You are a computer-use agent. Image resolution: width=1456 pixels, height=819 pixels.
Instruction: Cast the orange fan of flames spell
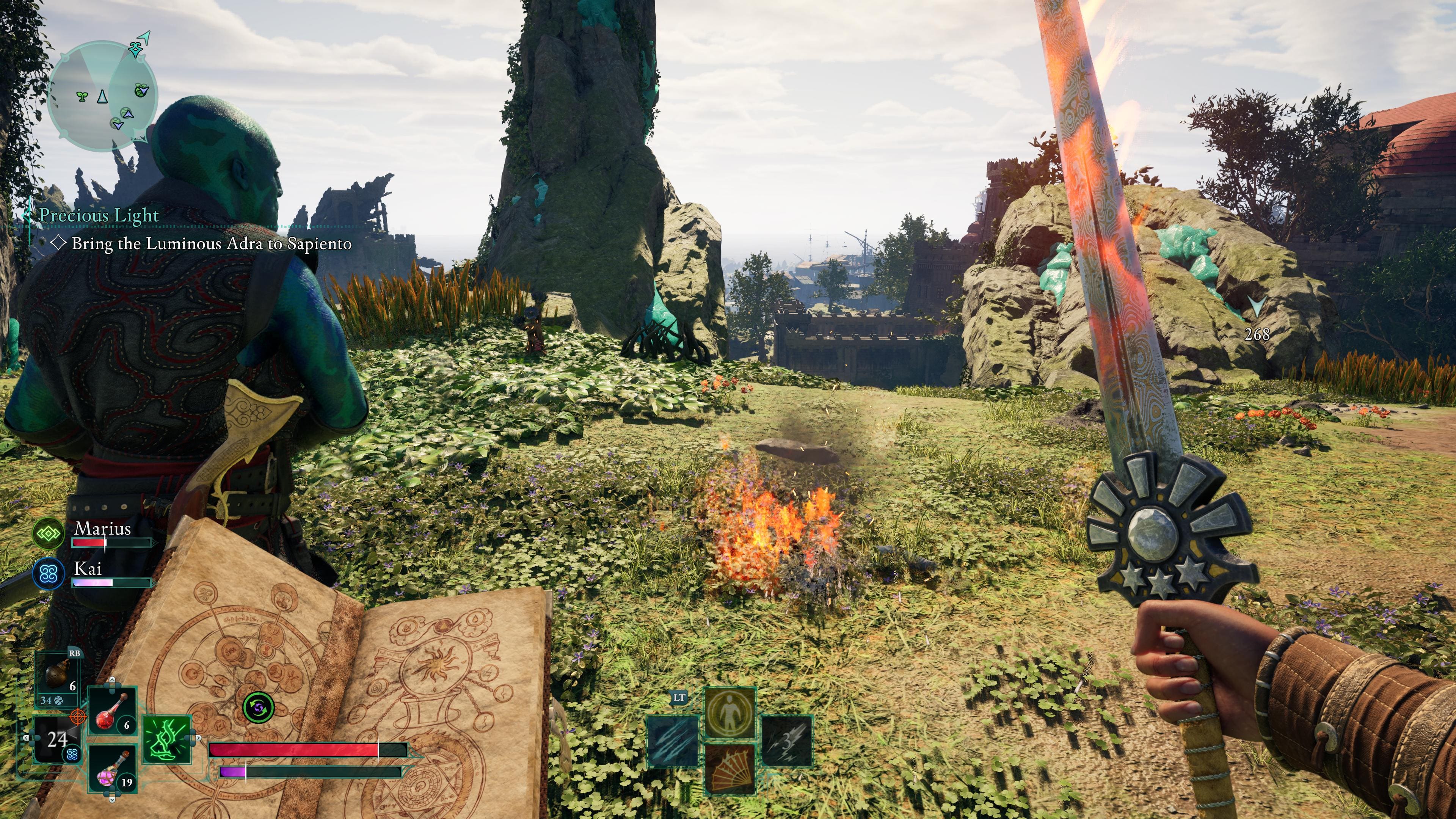(x=730, y=769)
